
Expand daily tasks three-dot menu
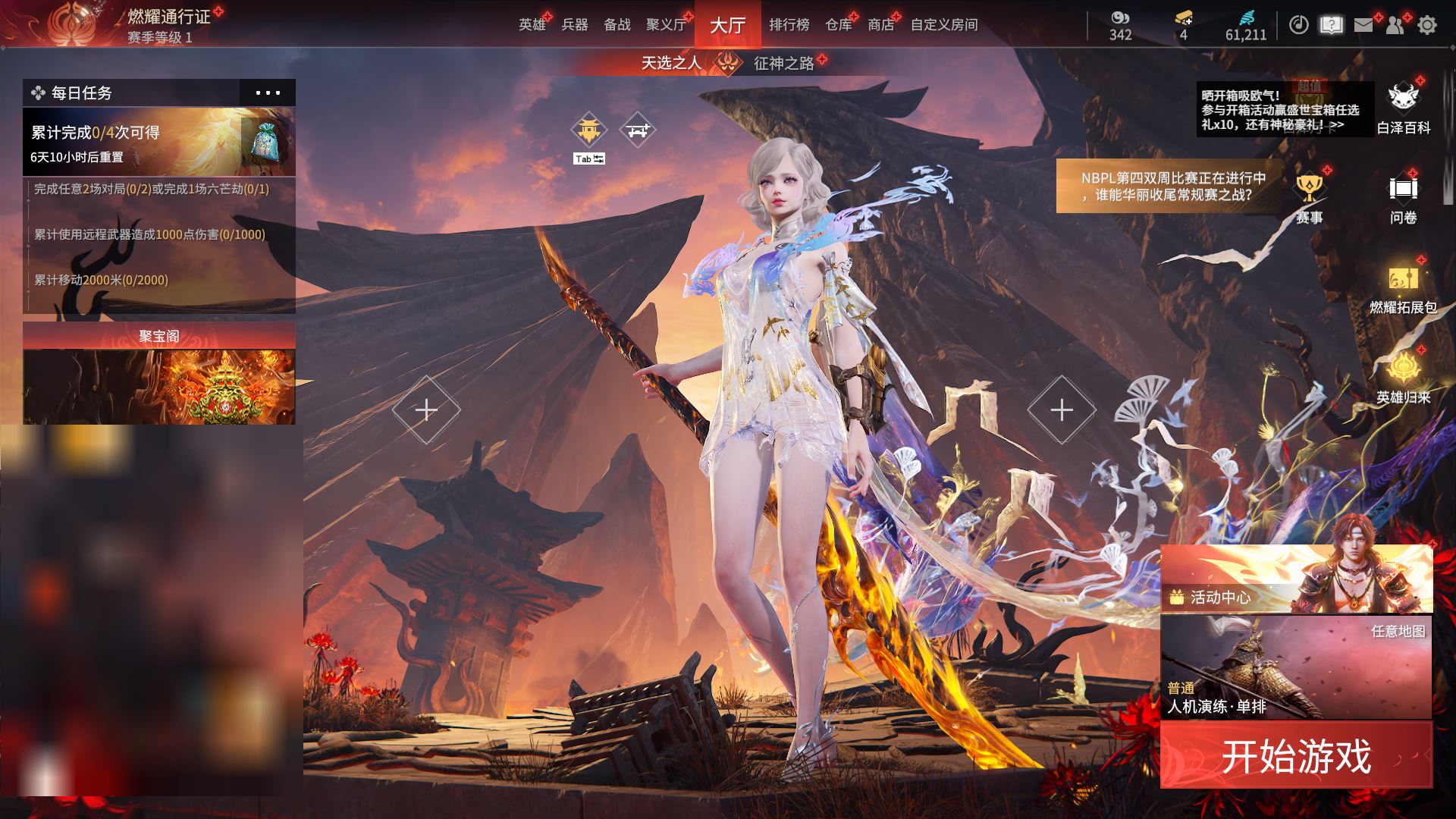point(268,93)
